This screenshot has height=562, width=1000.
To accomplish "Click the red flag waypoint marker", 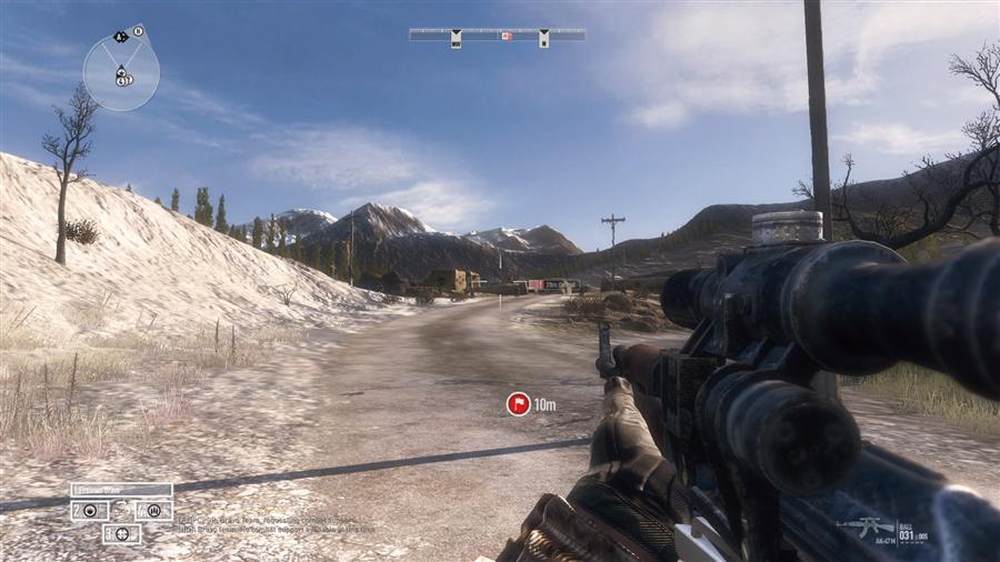I will coord(518,404).
